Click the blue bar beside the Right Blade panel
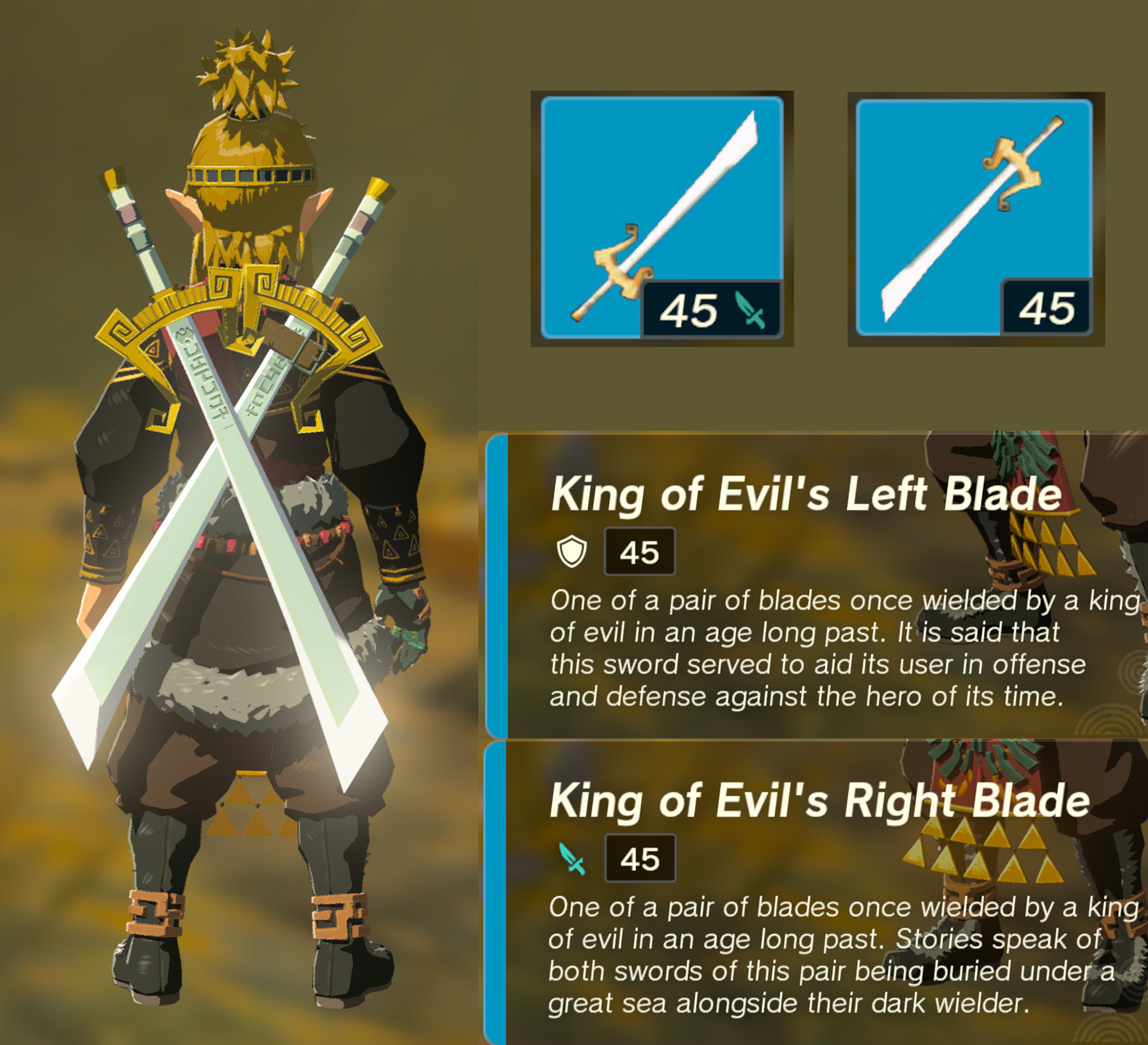The image size is (1148, 1045). [492, 893]
